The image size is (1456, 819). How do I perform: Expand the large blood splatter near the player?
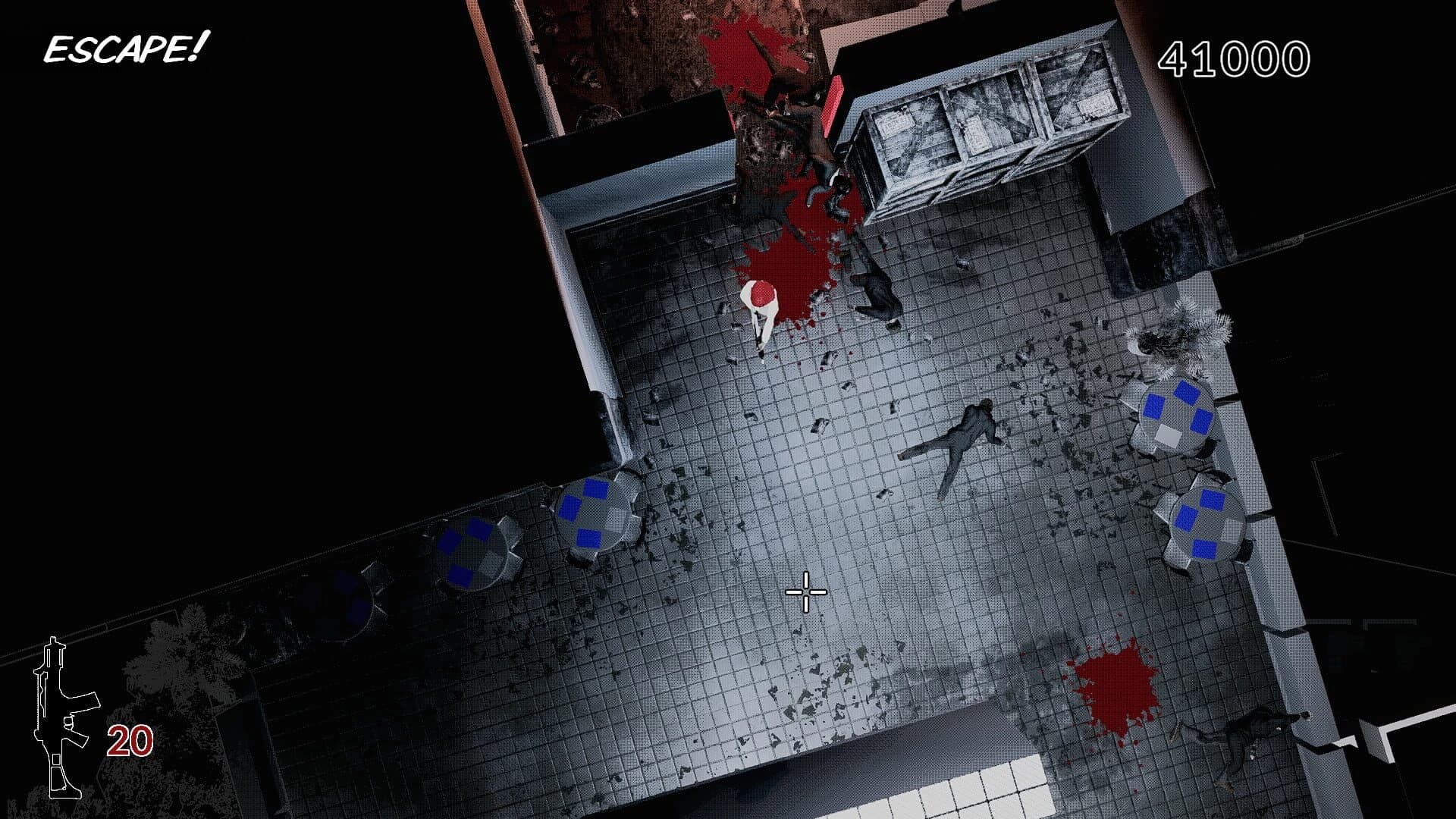(789, 258)
